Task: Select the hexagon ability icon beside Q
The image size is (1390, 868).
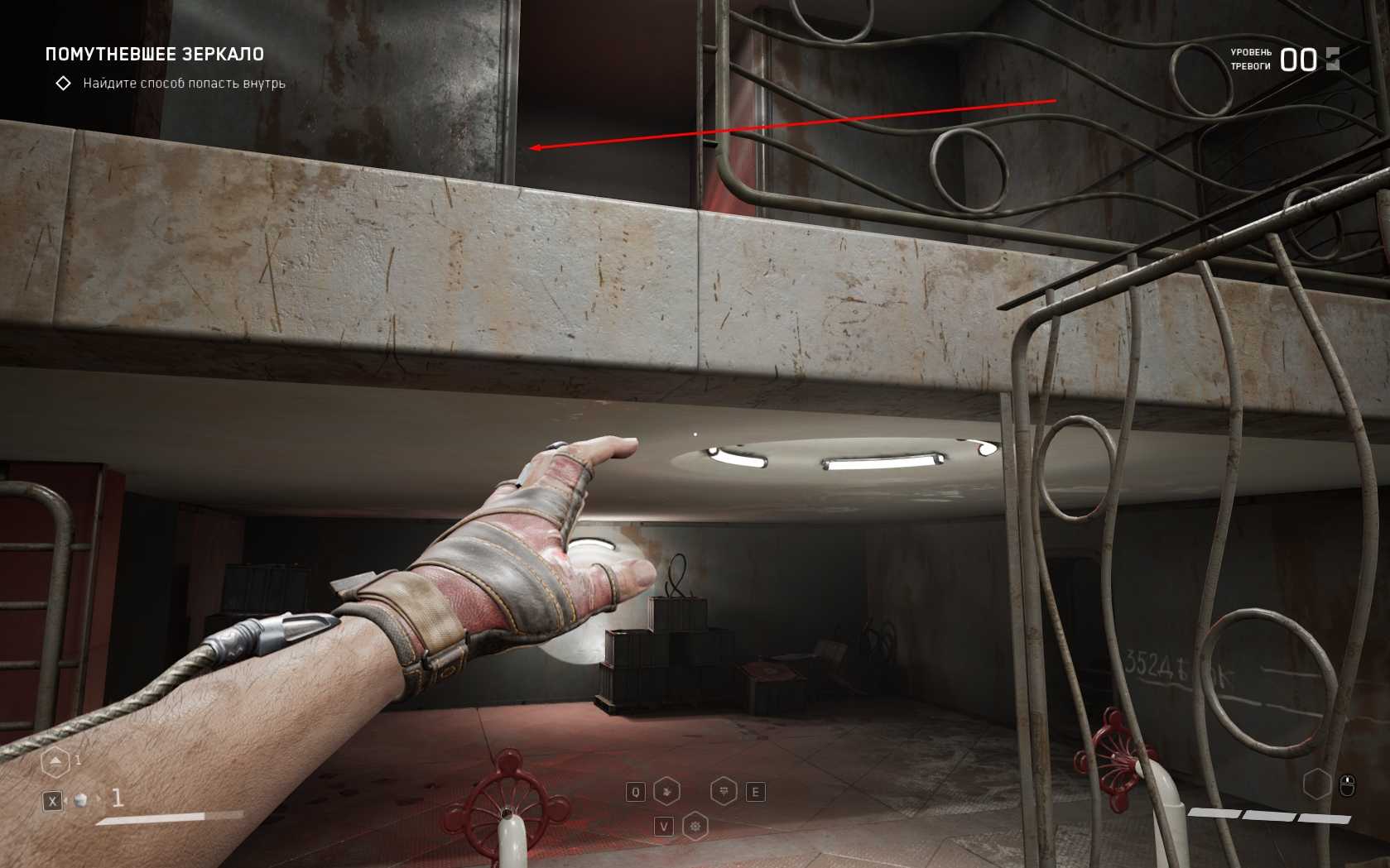Action: [x=666, y=792]
